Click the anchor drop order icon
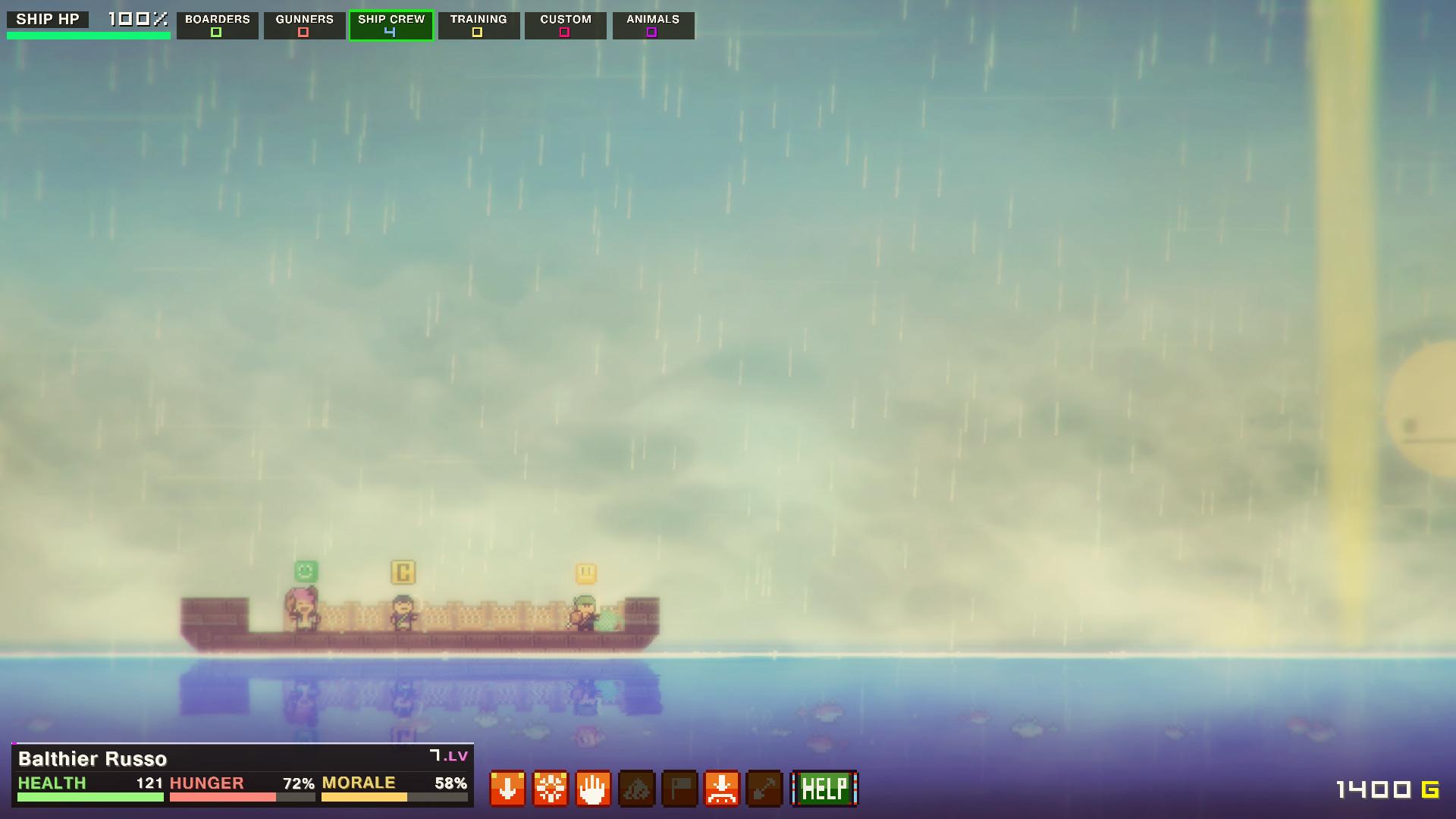Screen dimensions: 1456x819 [722, 789]
